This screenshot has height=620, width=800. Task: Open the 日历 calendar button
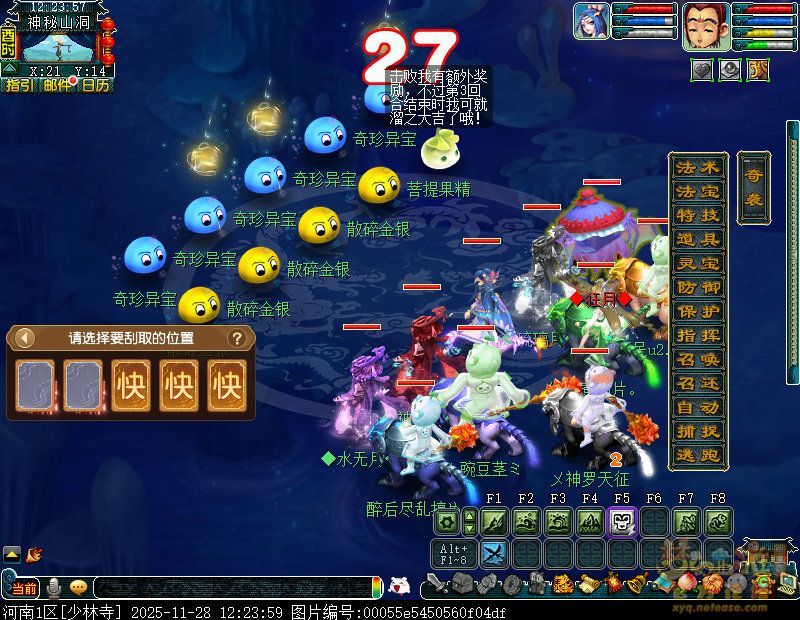(x=96, y=85)
